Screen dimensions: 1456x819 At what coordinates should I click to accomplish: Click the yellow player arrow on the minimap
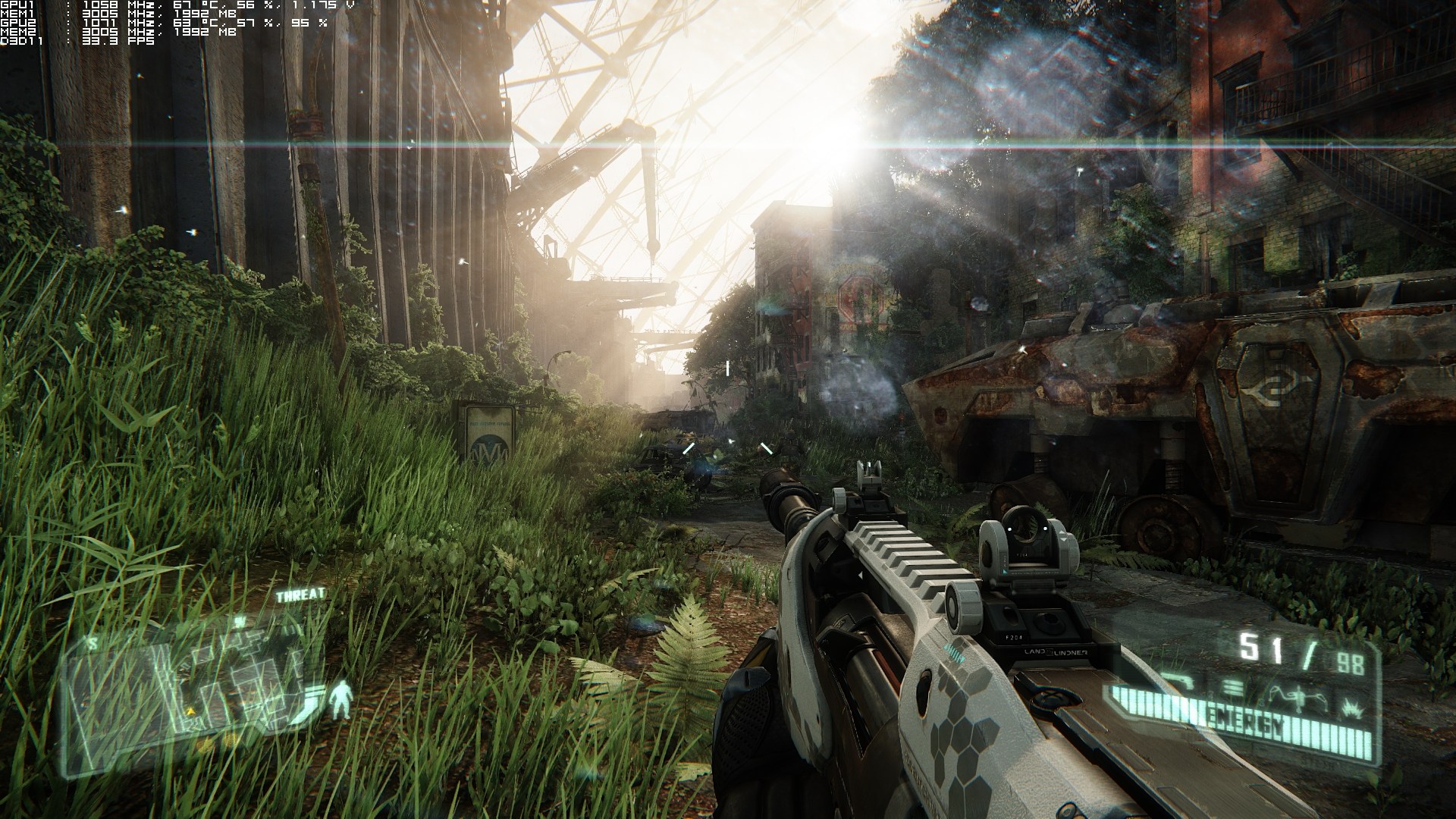pos(189,710)
